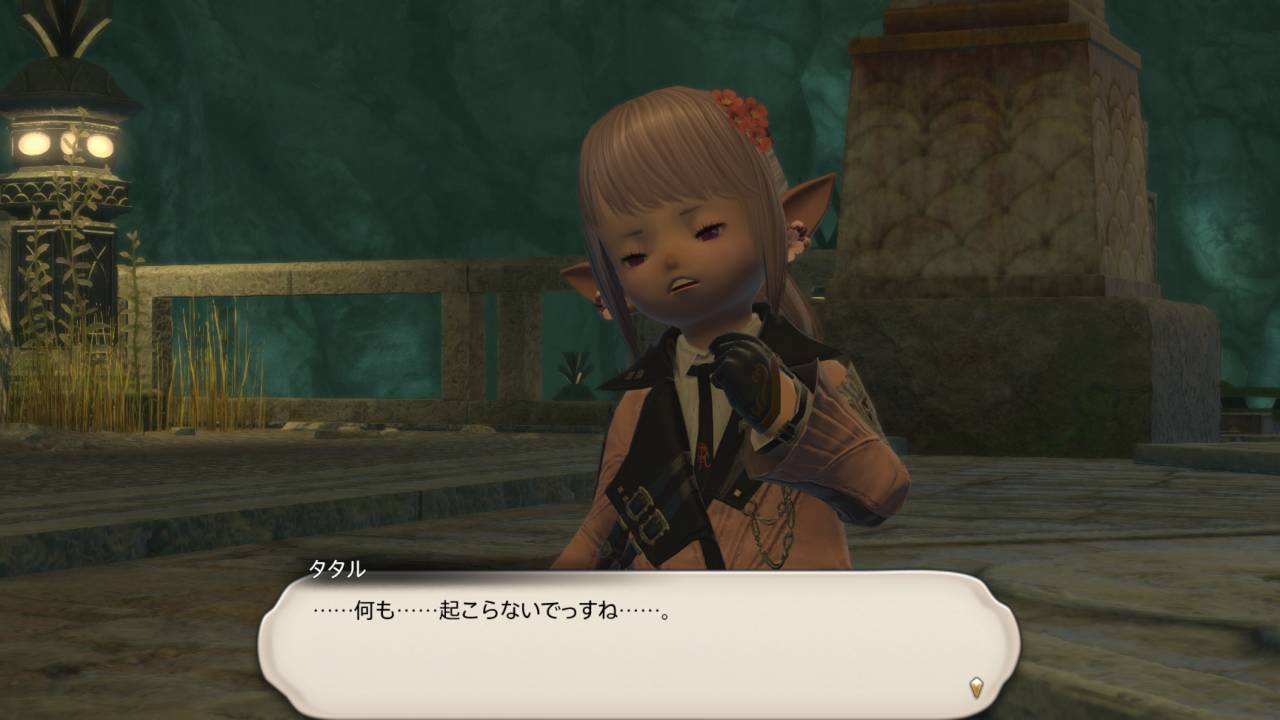Advance the cutscene via the dialogue box
The image size is (1280, 720).
(640, 640)
